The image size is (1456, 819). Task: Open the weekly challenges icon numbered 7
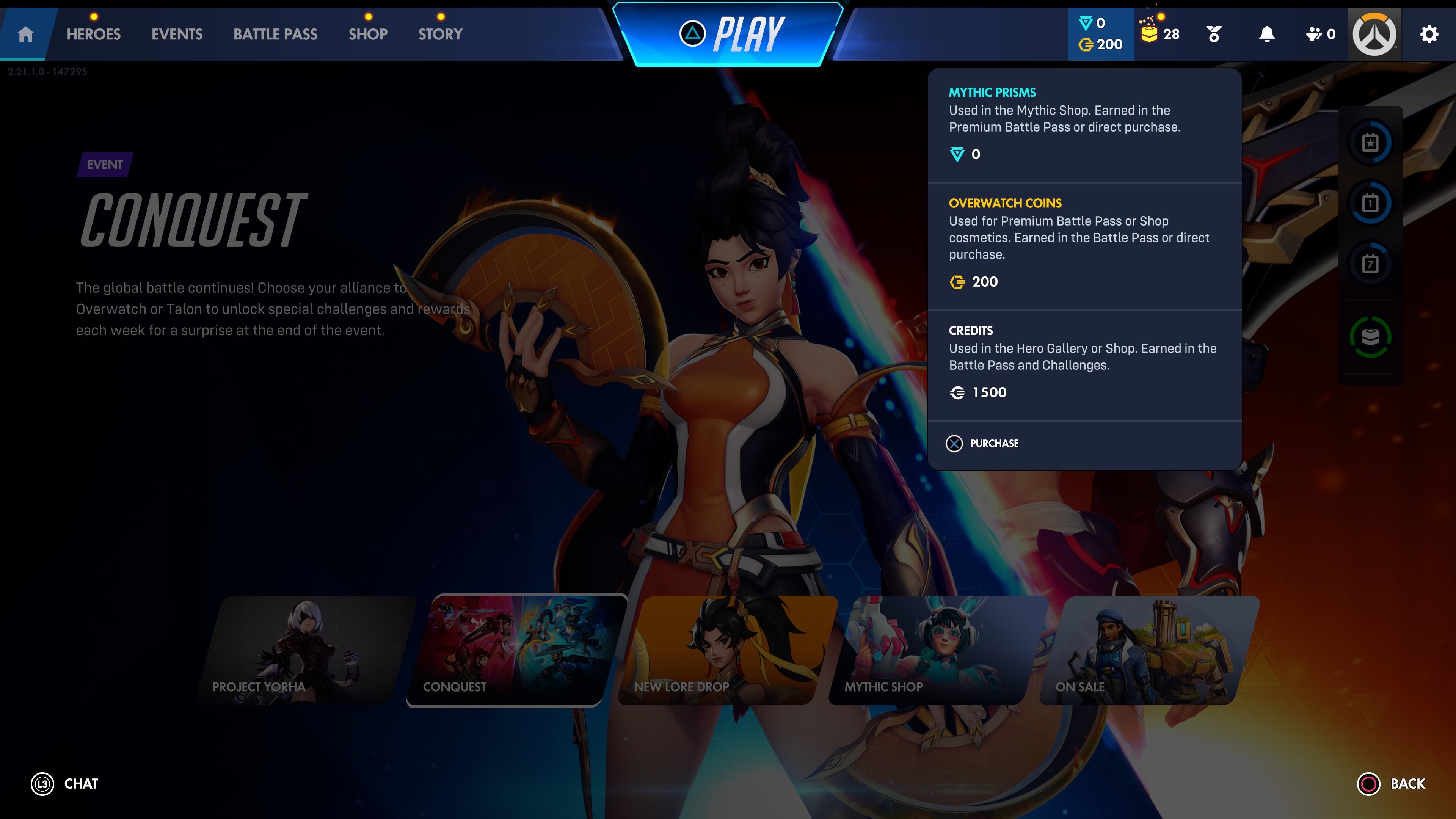(x=1370, y=264)
